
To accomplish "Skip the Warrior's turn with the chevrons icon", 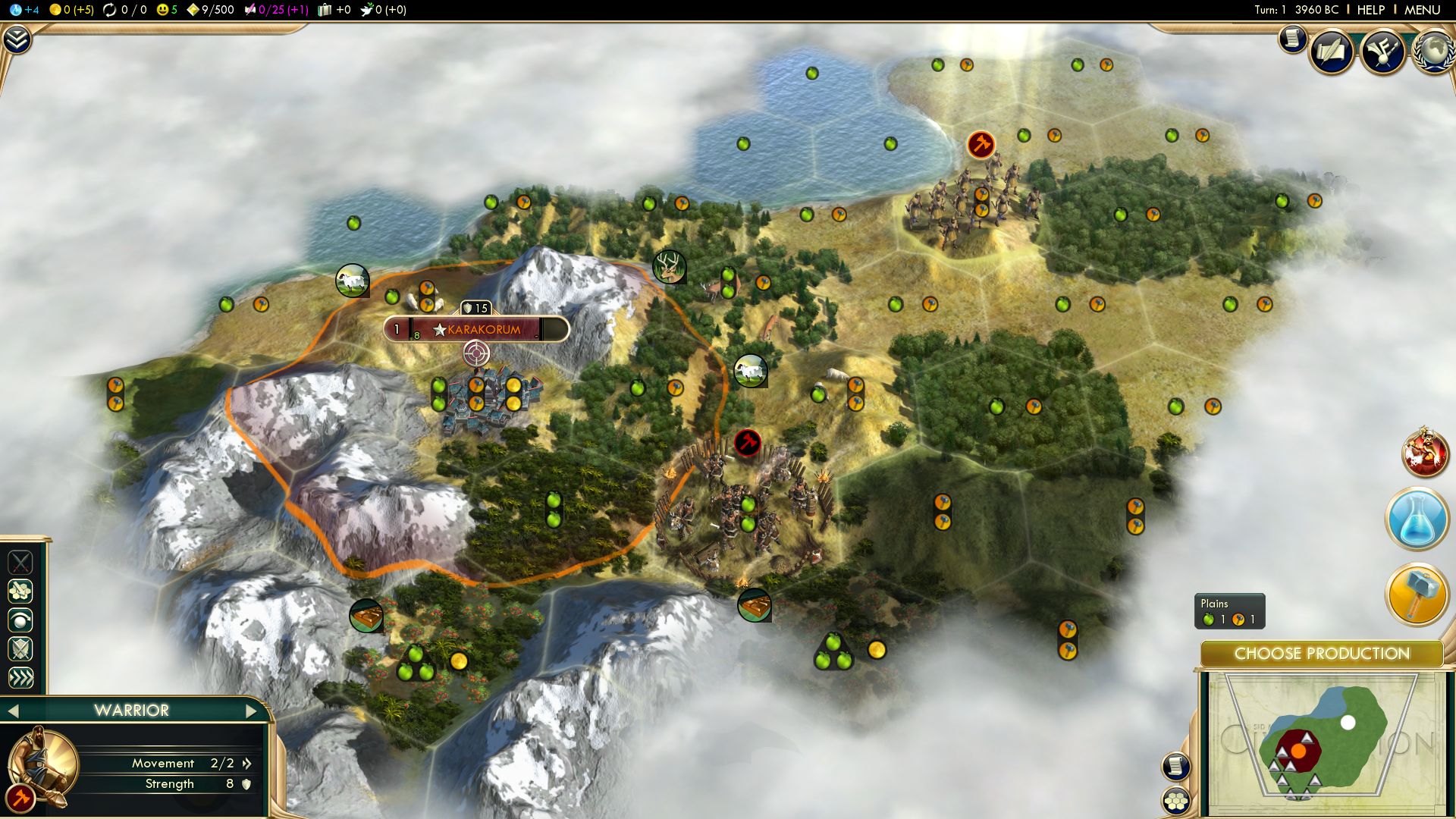I will [21, 677].
